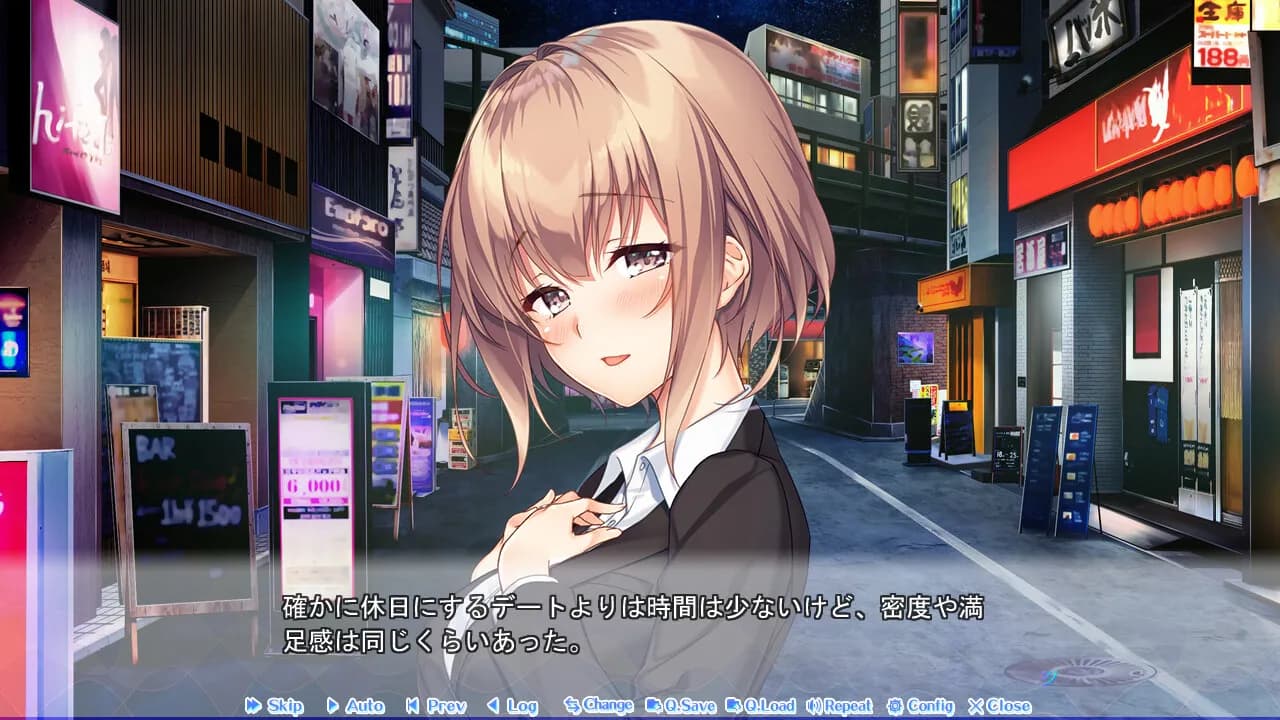Open the backlog with the Log icon
The width and height of the screenshot is (1280, 720).
(x=491, y=706)
